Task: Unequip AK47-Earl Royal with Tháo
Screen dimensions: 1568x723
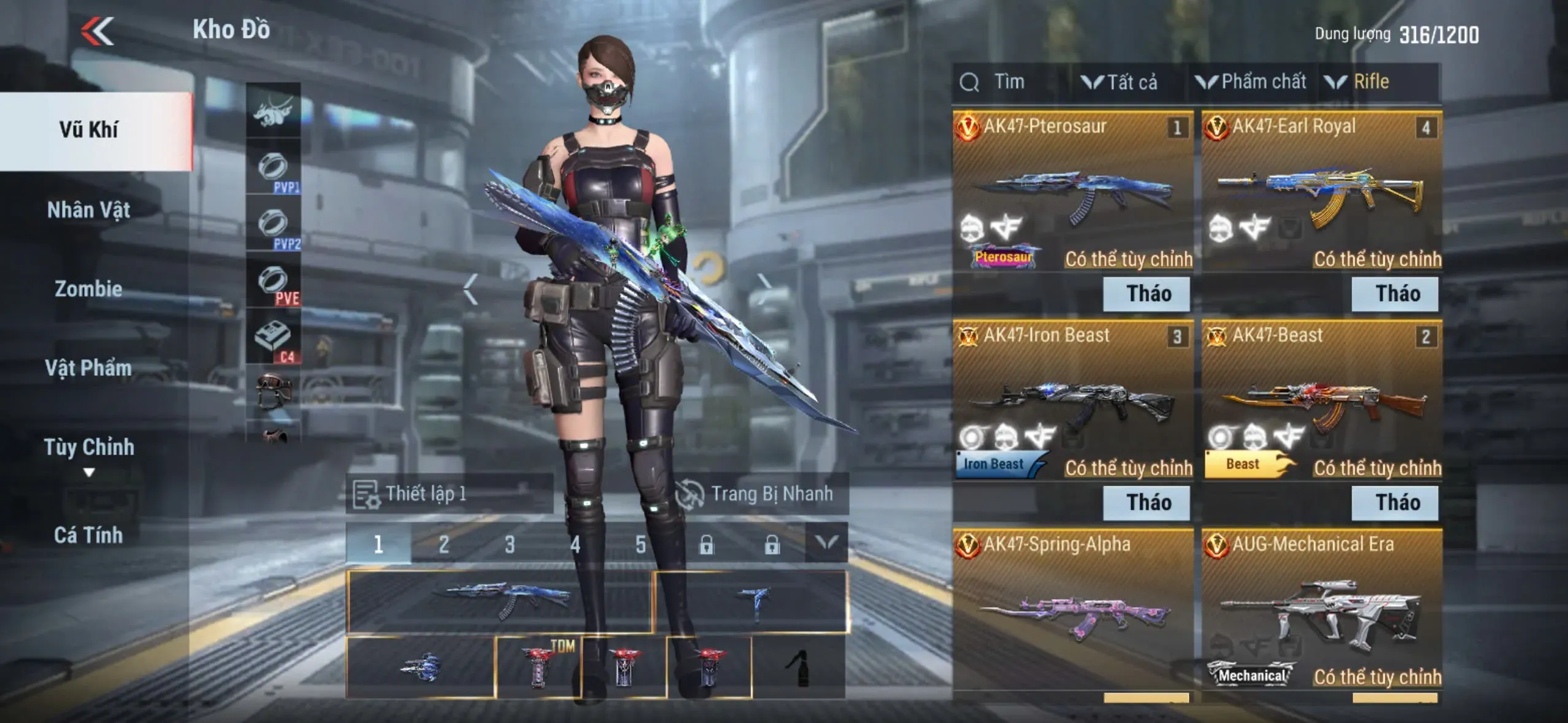Action: tap(1395, 294)
